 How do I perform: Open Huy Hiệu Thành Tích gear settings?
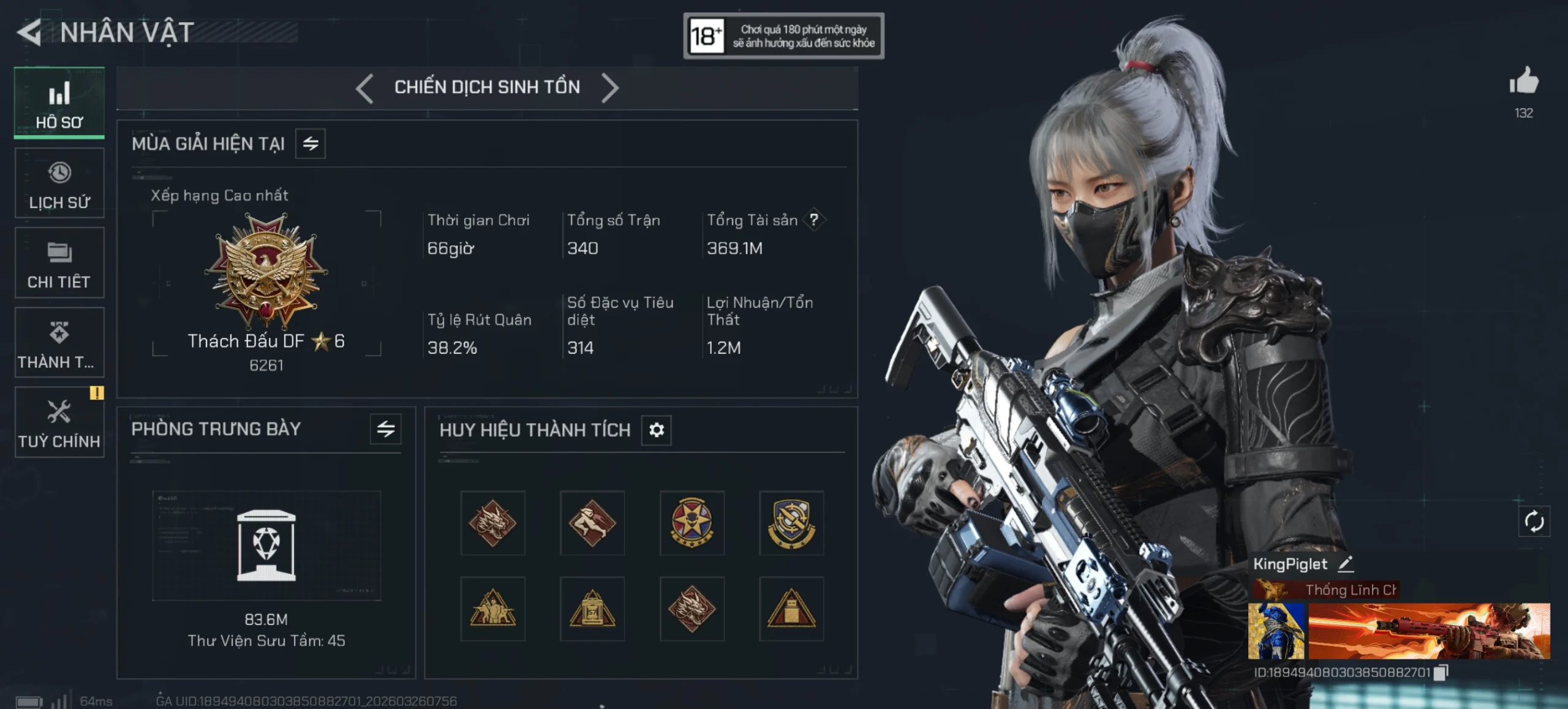[x=656, y=430]
